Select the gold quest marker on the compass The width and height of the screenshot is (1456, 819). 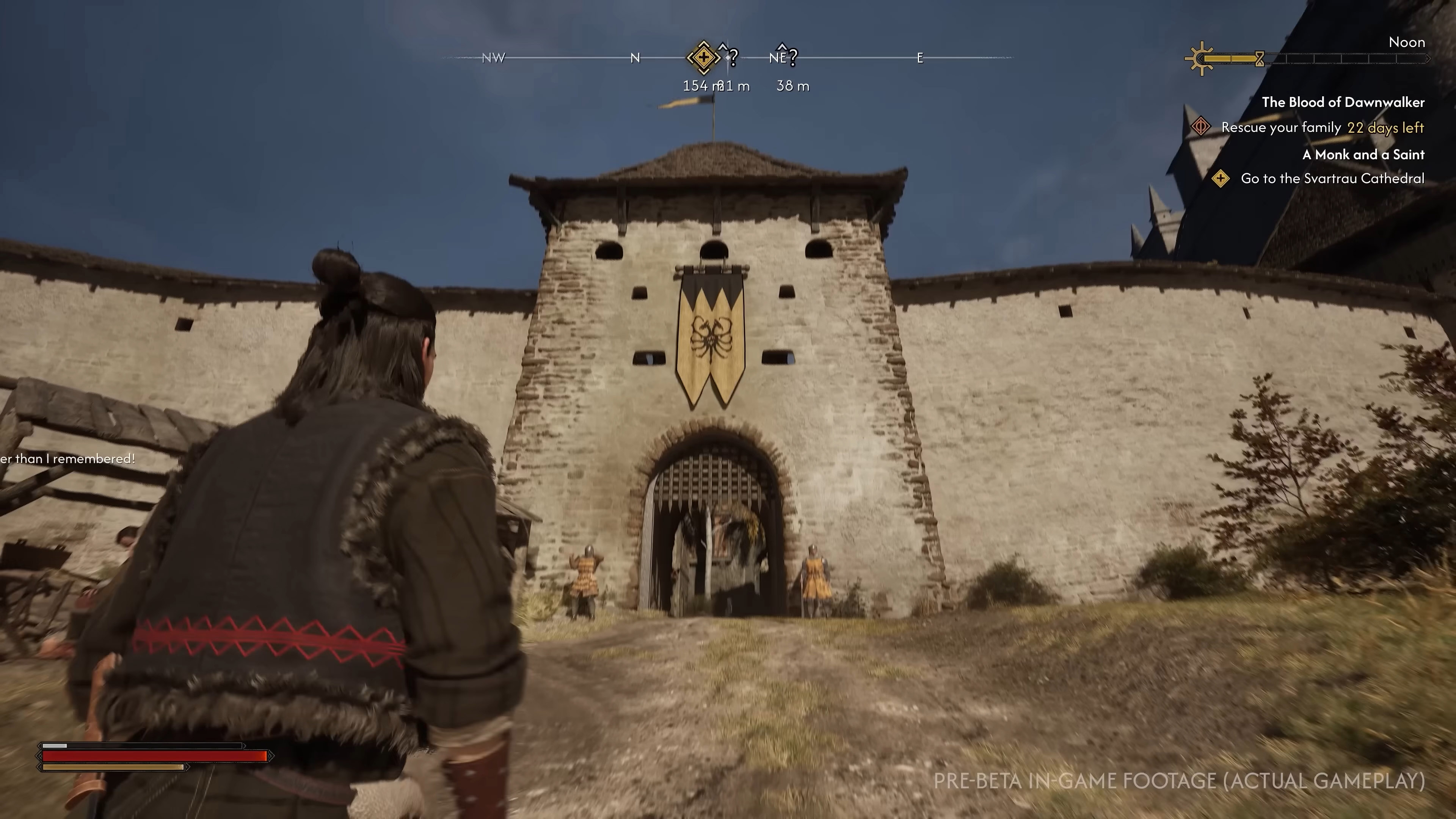tap(703, 57)
